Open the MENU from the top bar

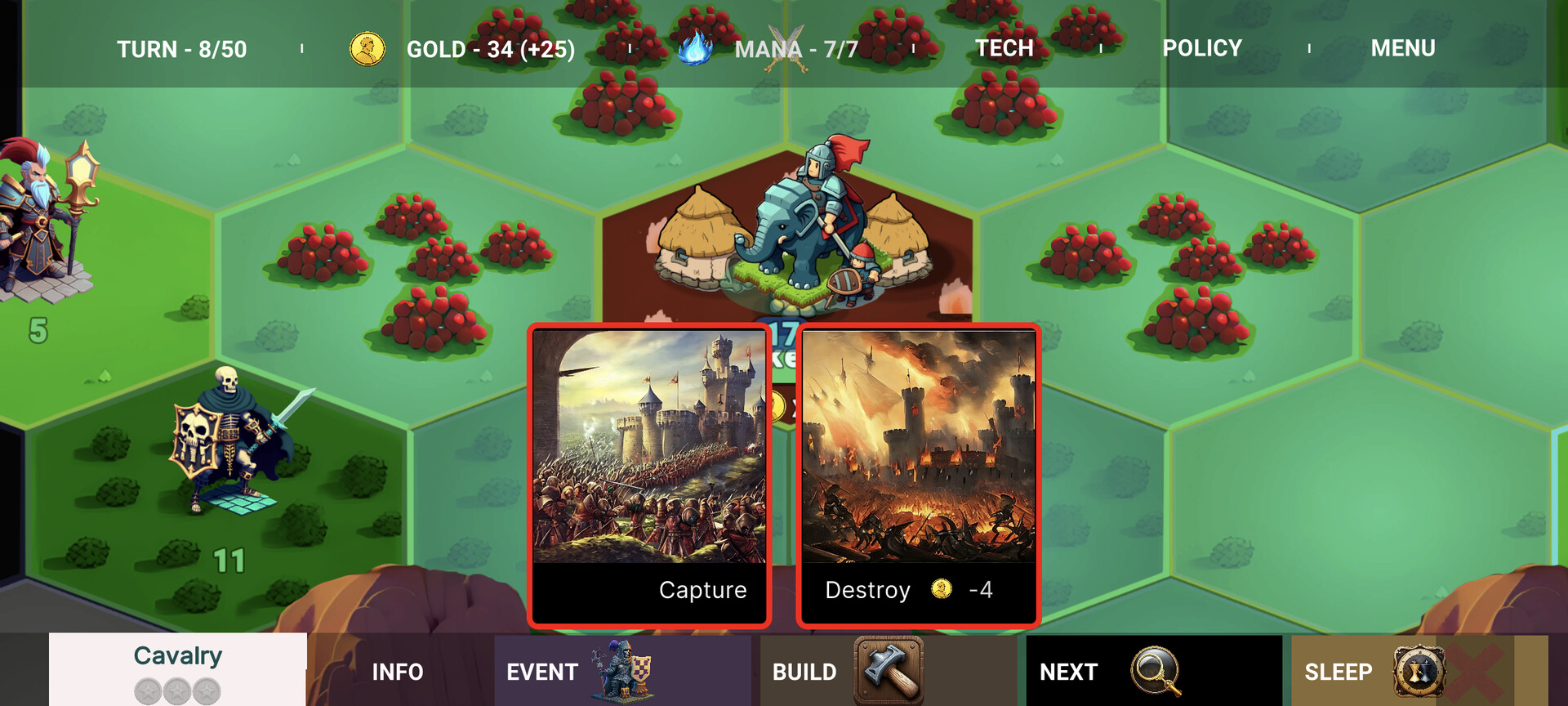[x=1403, y=48]
